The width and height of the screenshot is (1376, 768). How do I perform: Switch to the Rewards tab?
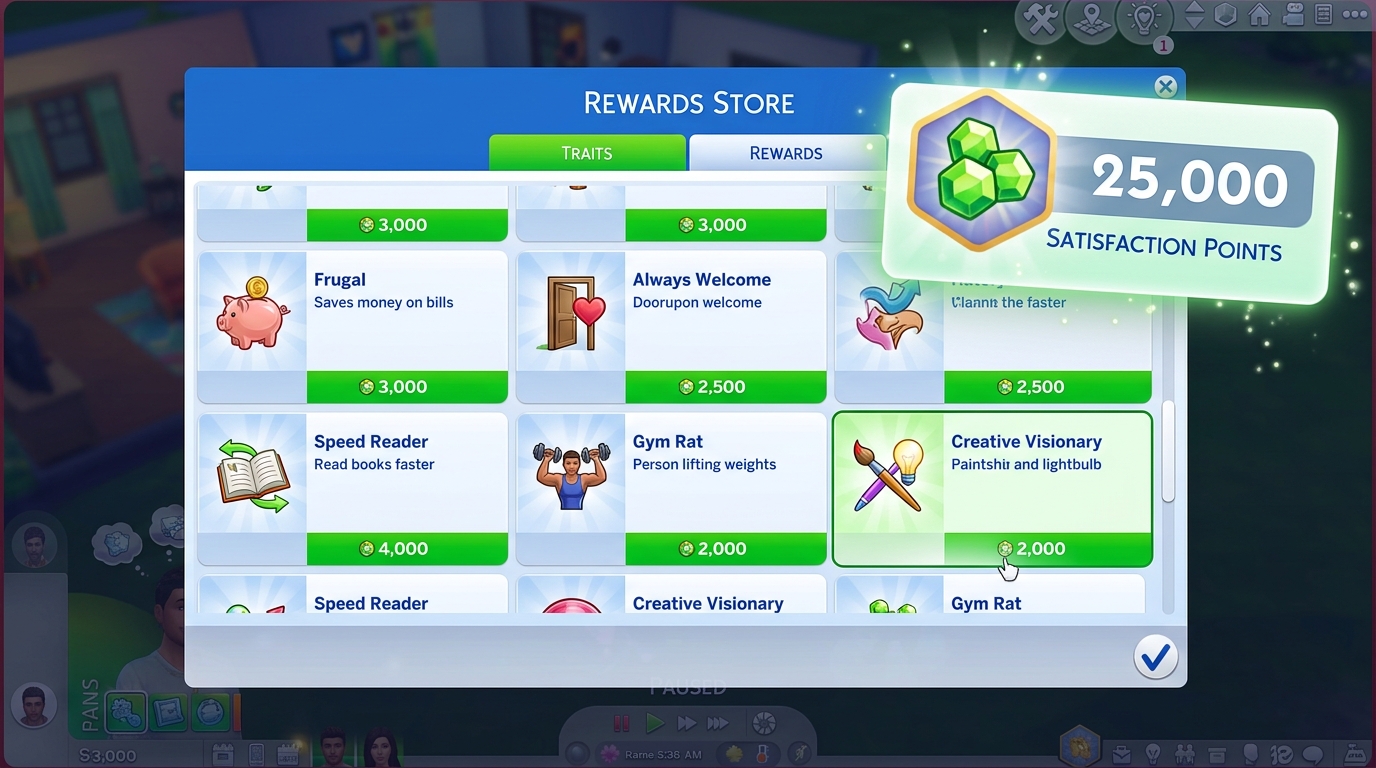786,152
